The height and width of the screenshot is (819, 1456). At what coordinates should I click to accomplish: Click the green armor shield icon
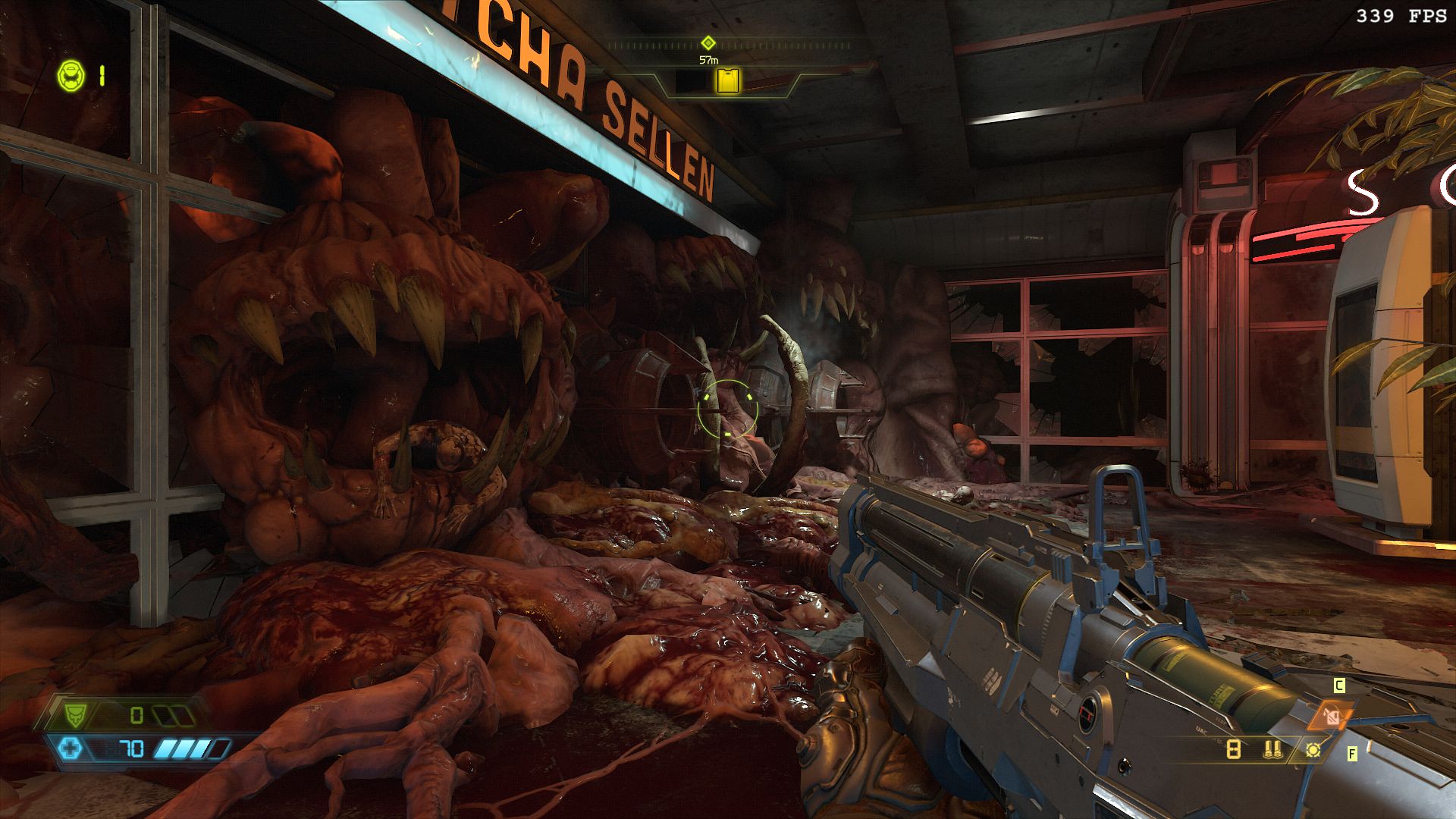click(75, 714)
